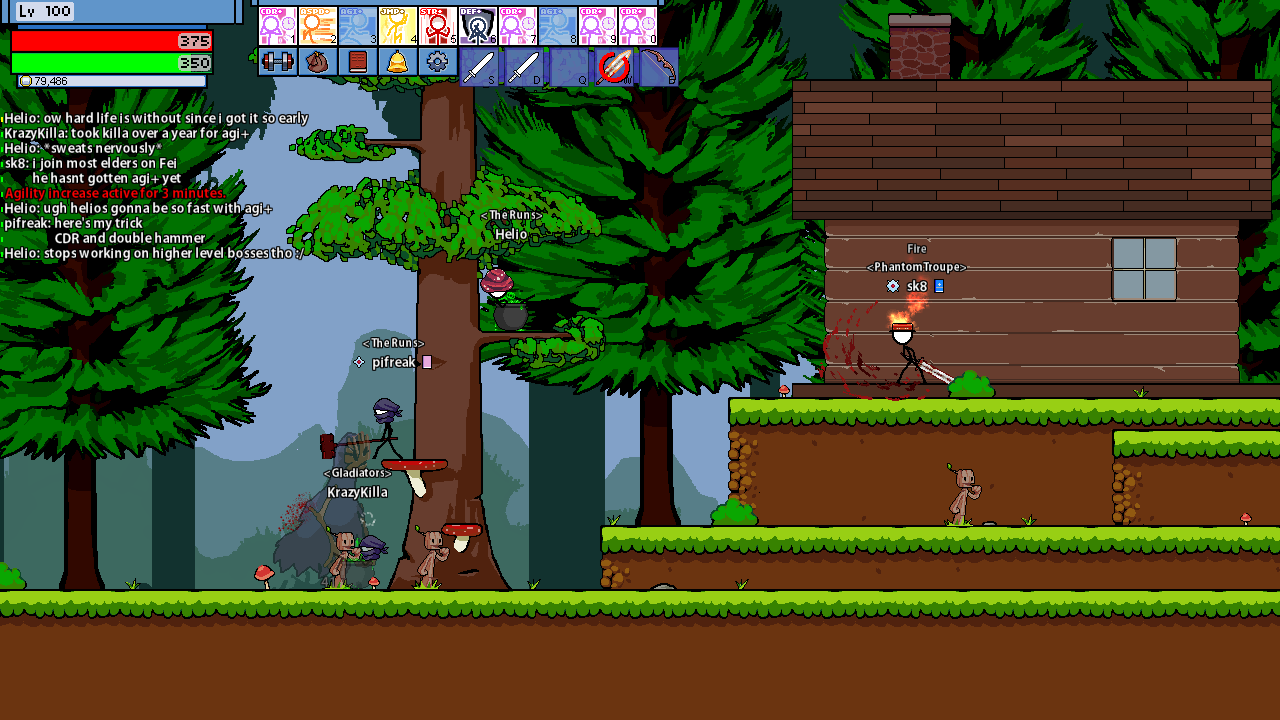Select the sword skill on D
The height and width of the screenshot is (720, 1280).
point(524,67)
